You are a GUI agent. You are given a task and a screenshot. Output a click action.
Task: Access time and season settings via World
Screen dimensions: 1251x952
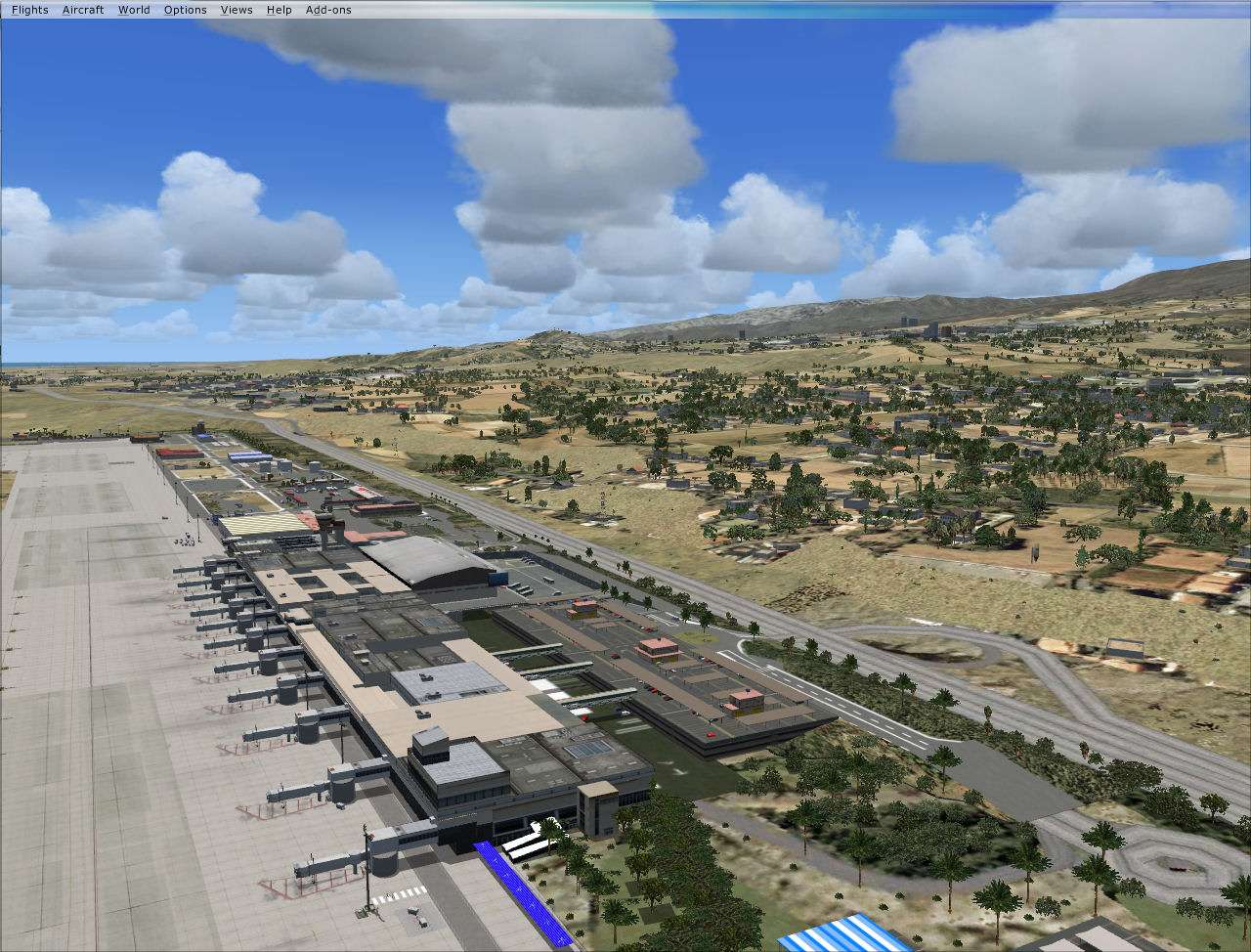pyautogui.click(x=133, y=9)
